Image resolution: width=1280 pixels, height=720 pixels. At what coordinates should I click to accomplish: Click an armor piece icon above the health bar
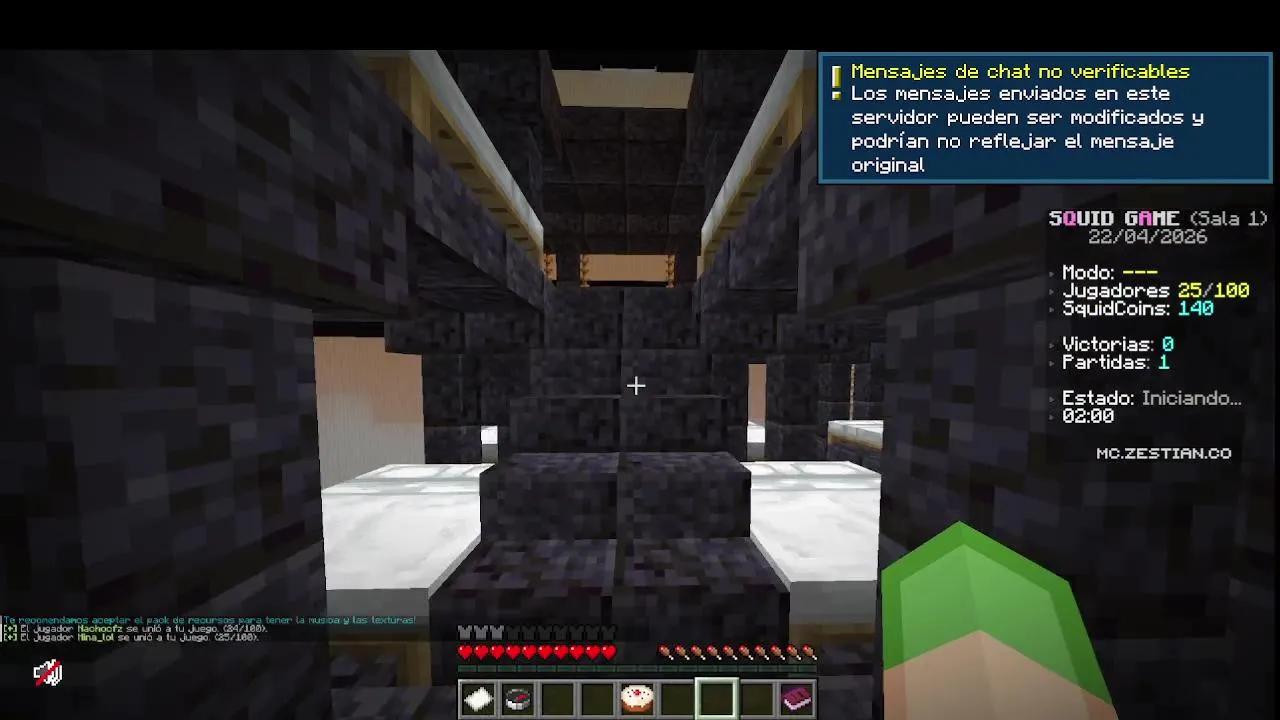coord(463,632)
